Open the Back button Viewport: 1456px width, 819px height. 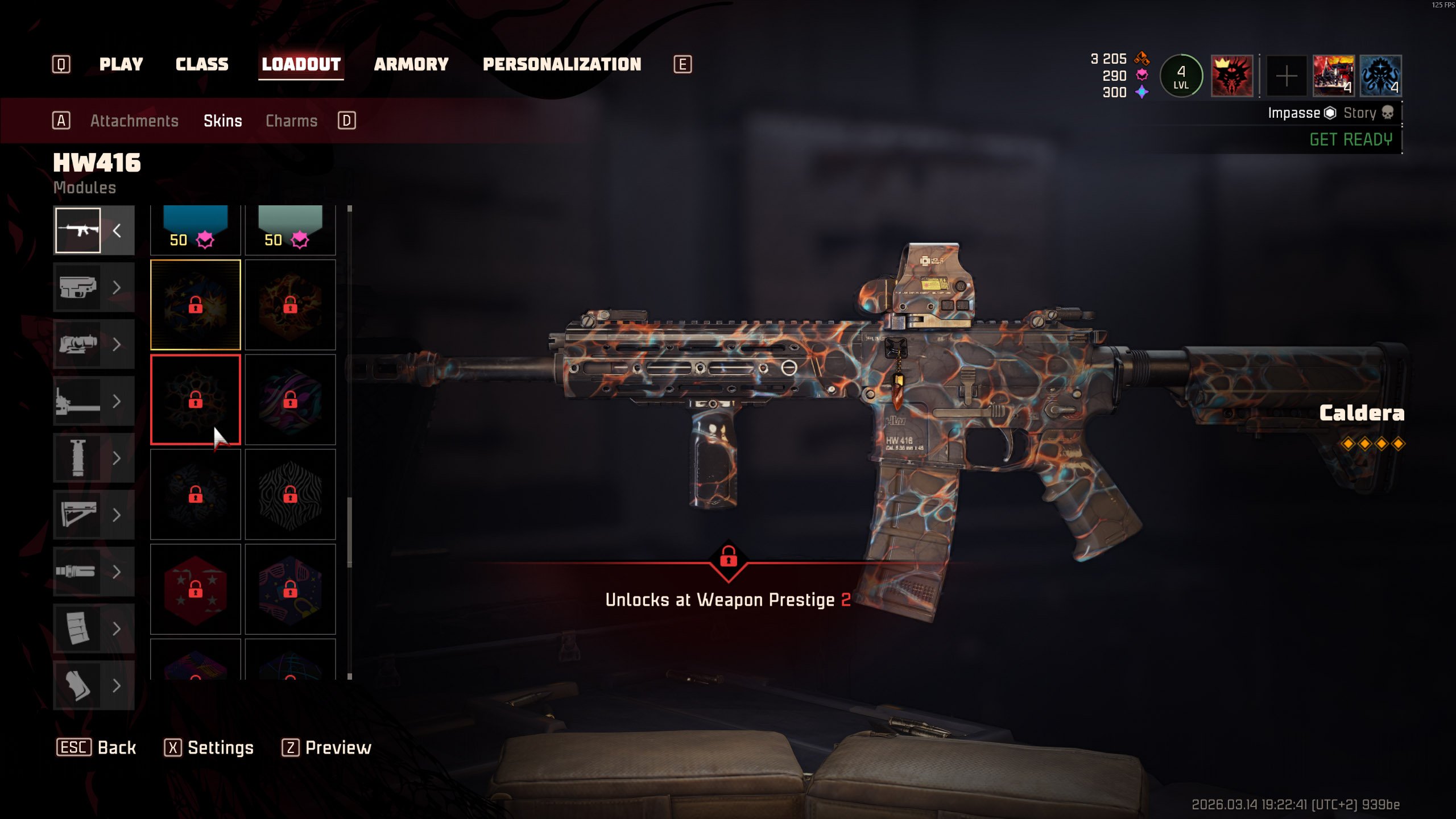[97, 747]
